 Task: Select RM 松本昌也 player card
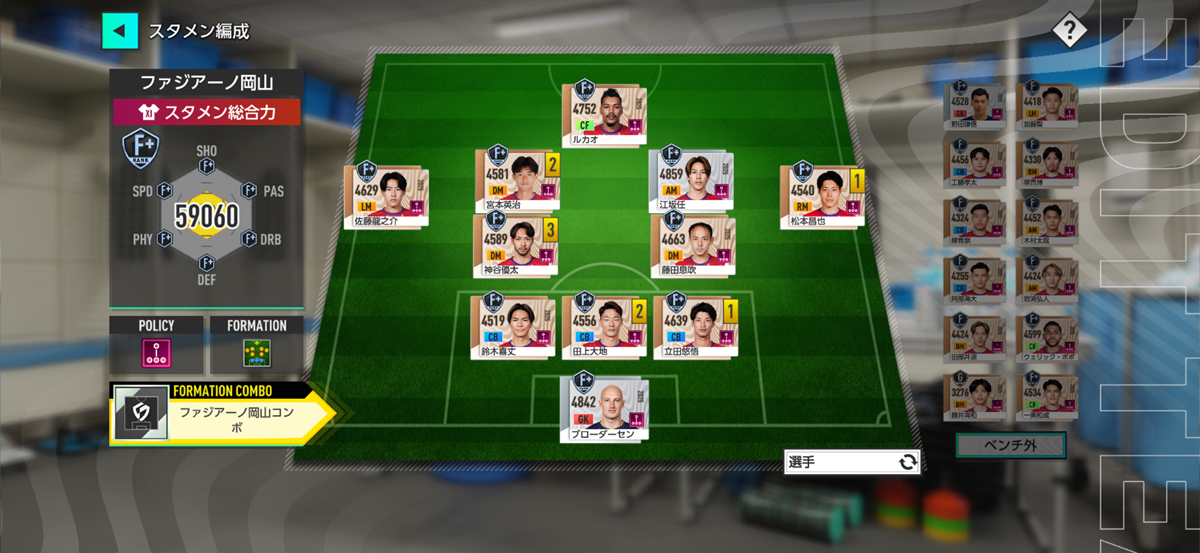click(x=820, y=197)
